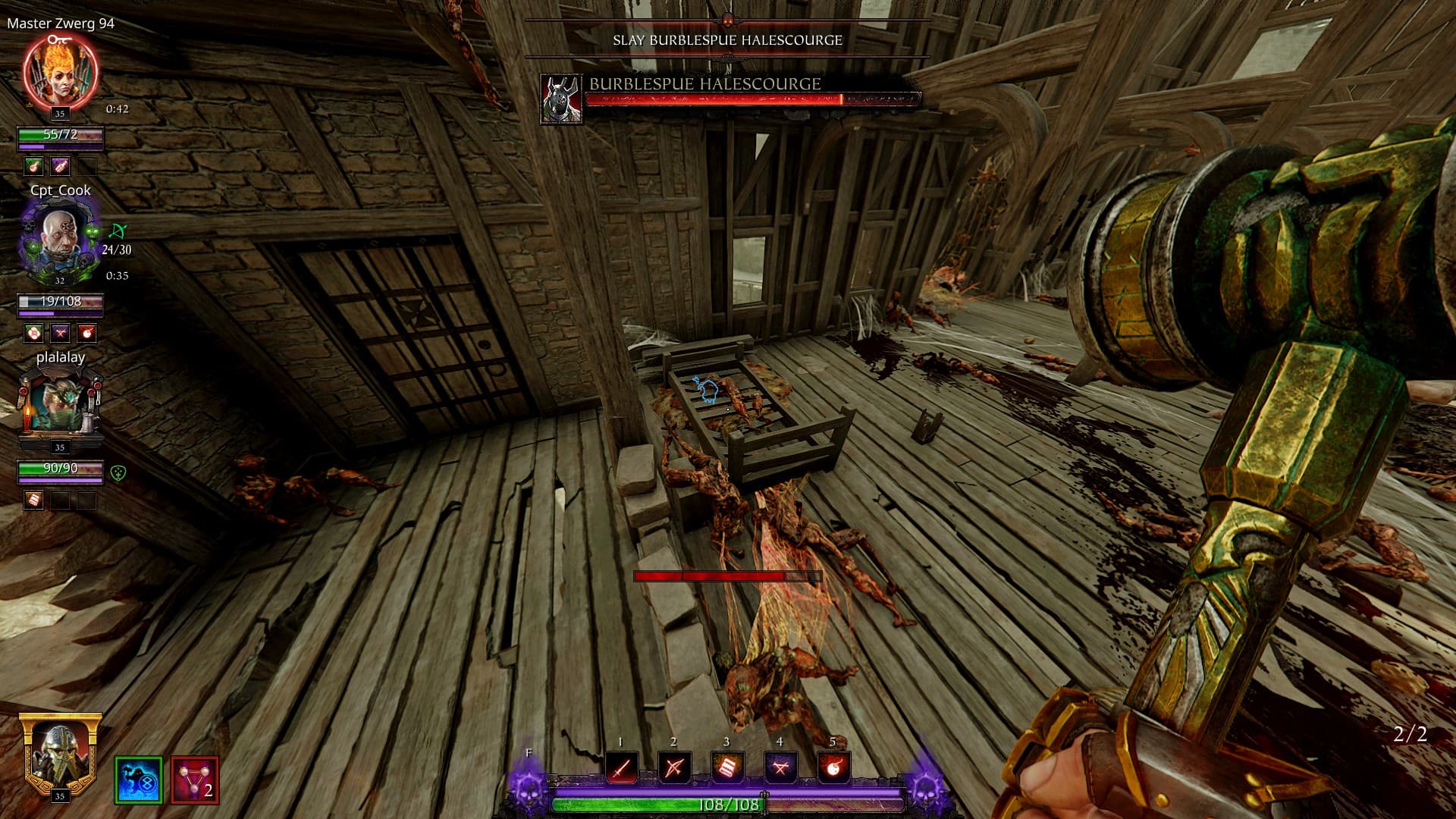Viewport: 1456px width, 819px height.
Task: Click the Burblespue Halescourge boss portrait
Action: 561,99
